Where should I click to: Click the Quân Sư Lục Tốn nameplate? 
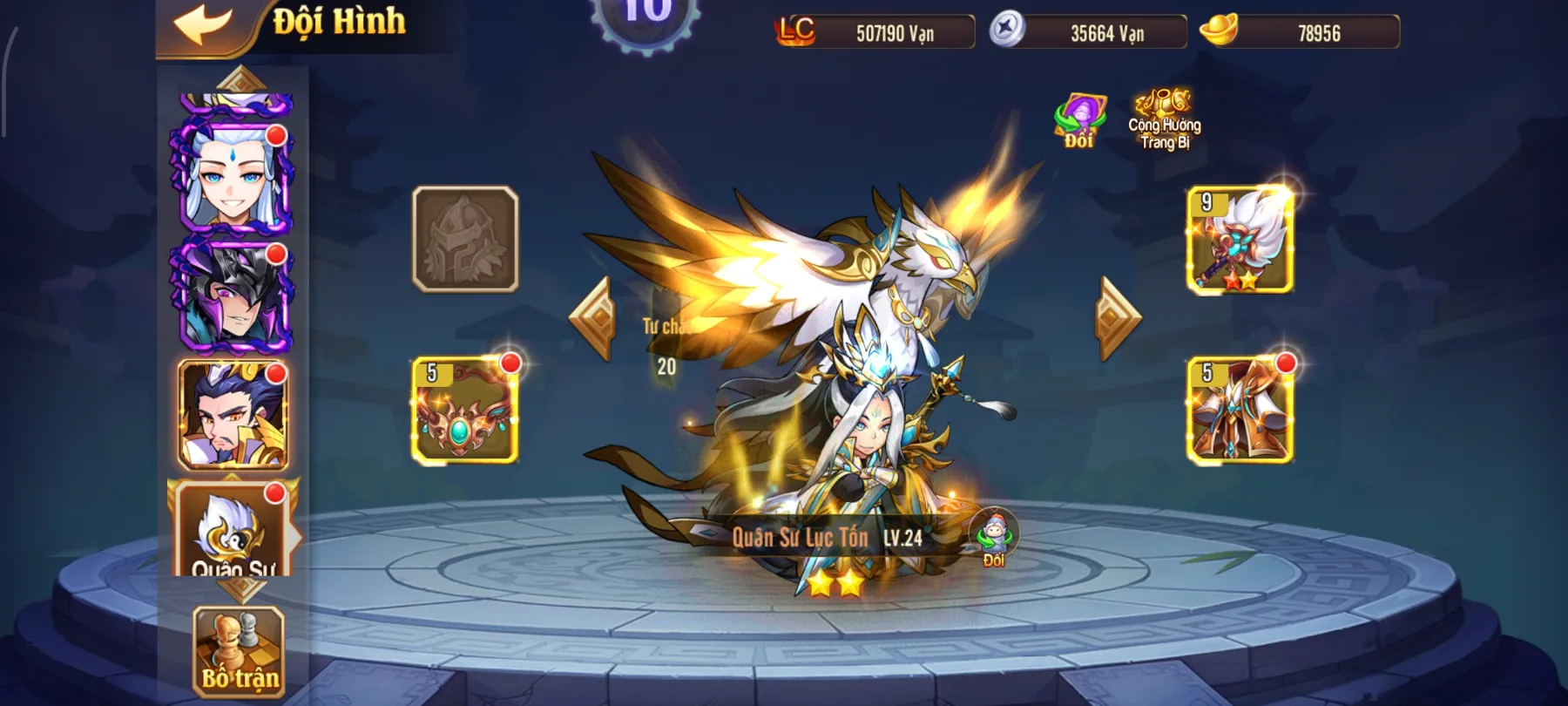point(828,539)
